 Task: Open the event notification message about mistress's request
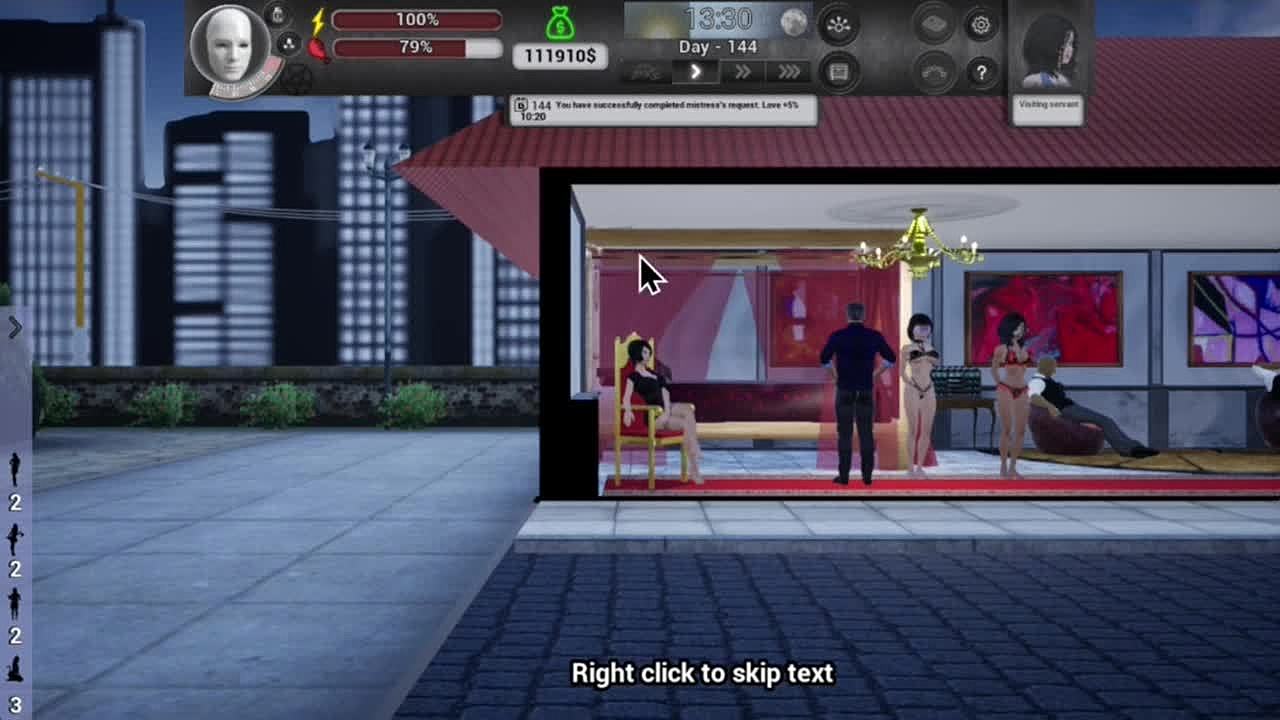663,110
